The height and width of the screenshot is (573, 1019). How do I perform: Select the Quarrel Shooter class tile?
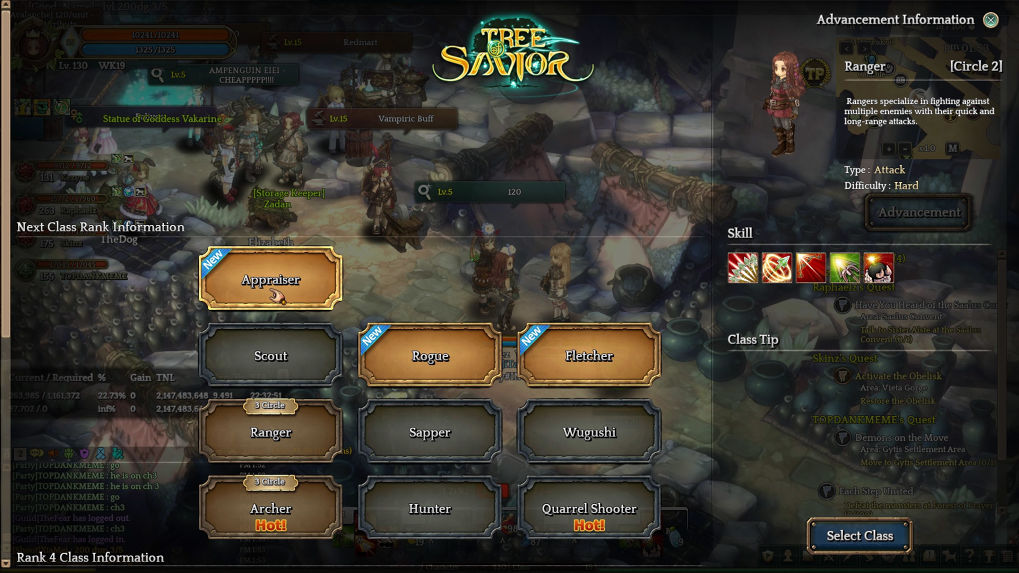(589, 509)
